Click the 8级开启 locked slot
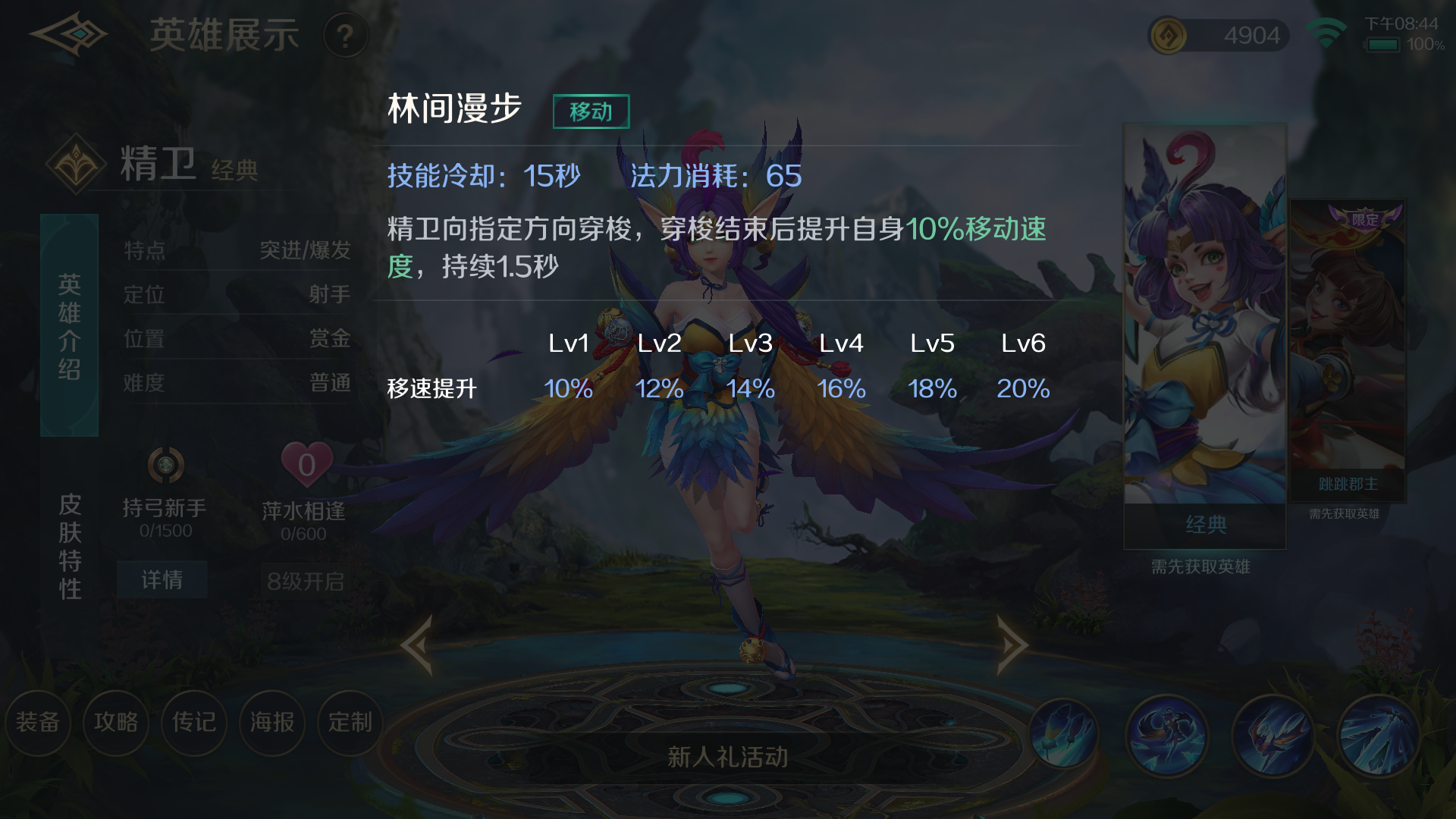This screenshot has width=1456, height=819. 306,580
